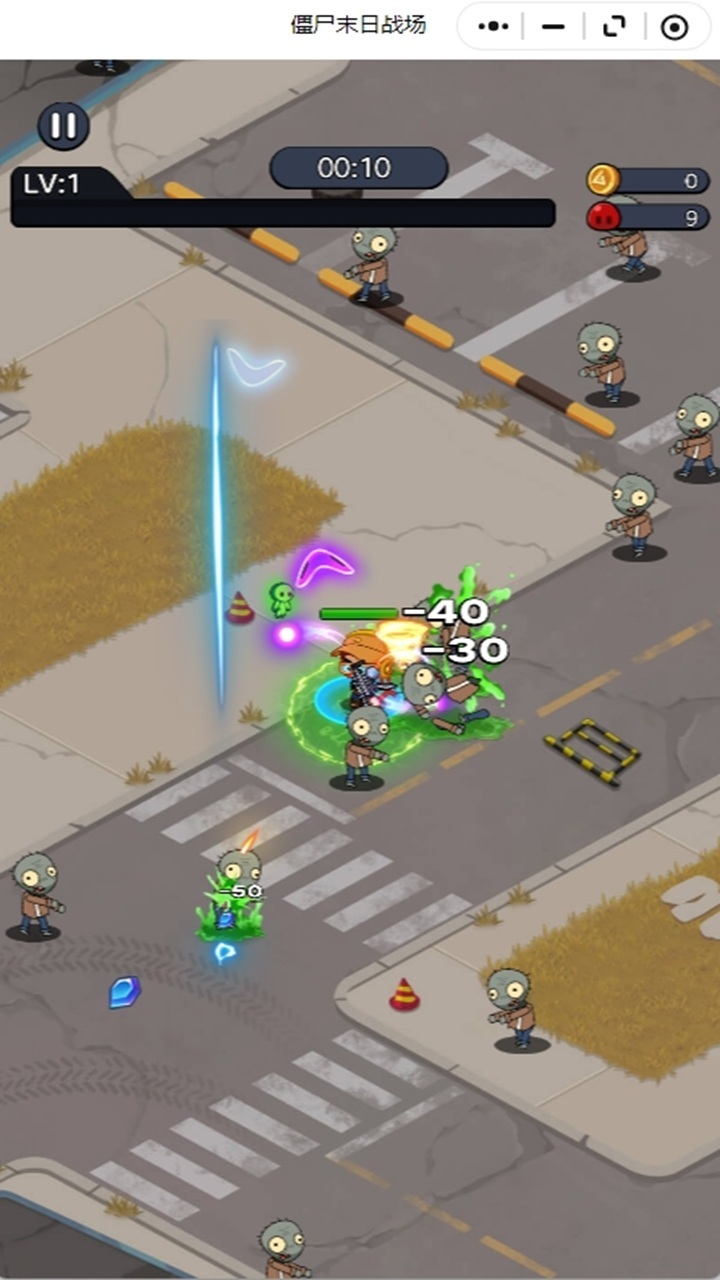Toggle fullscreen for the game window

614,27
